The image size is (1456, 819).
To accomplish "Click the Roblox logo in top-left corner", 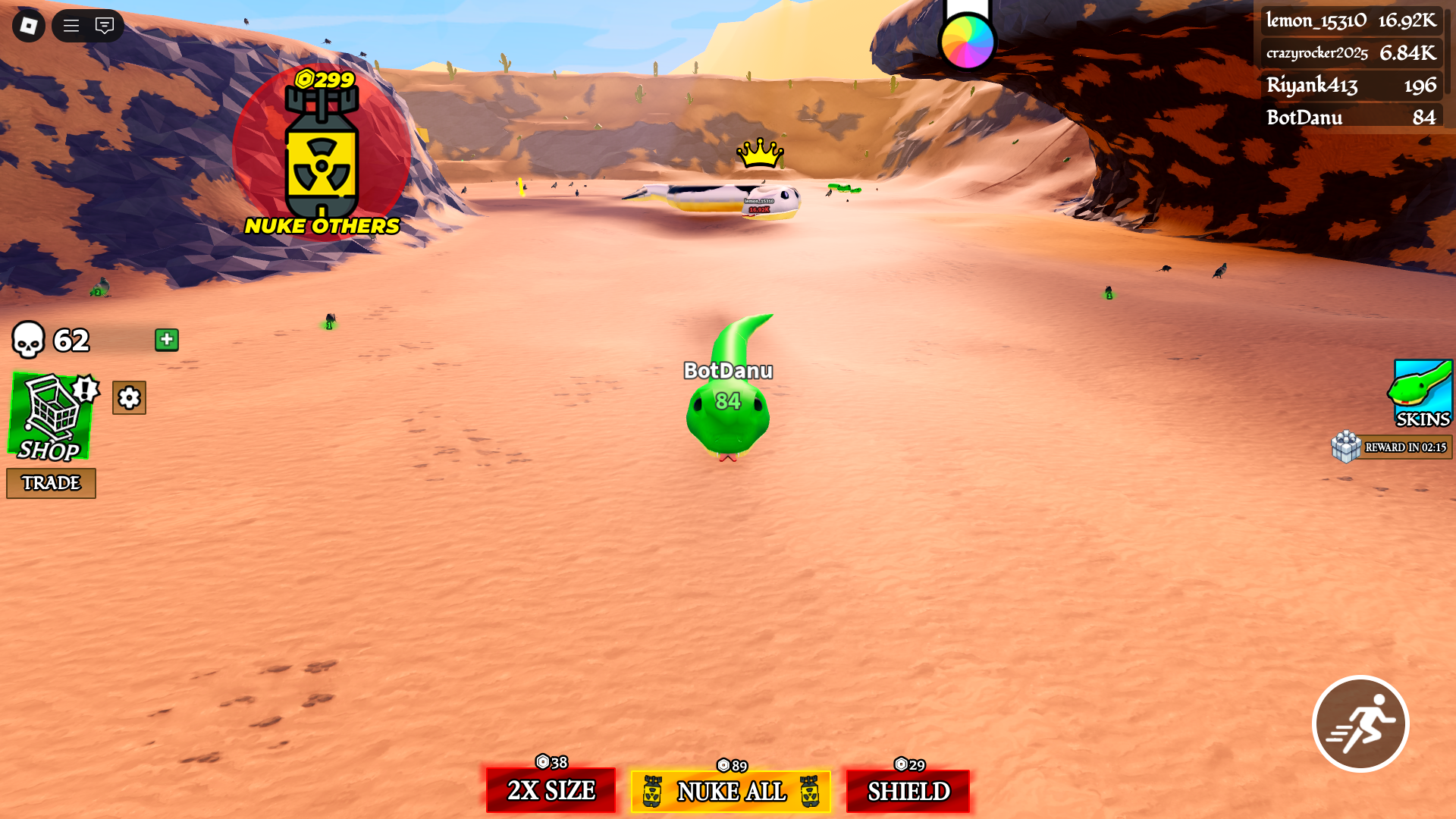I will pos(27,25).
